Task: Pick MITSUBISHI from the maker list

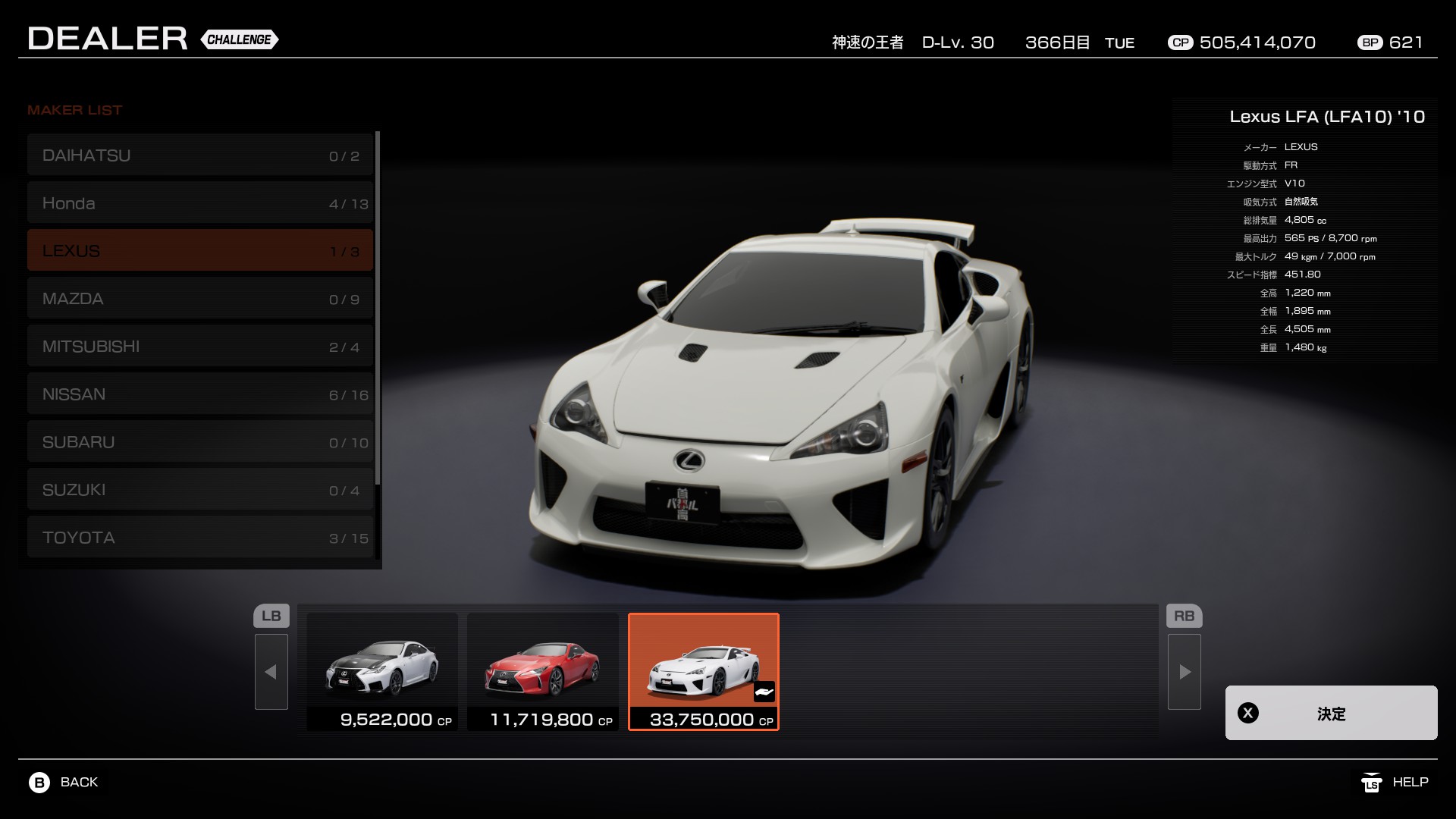Action: 200,347
